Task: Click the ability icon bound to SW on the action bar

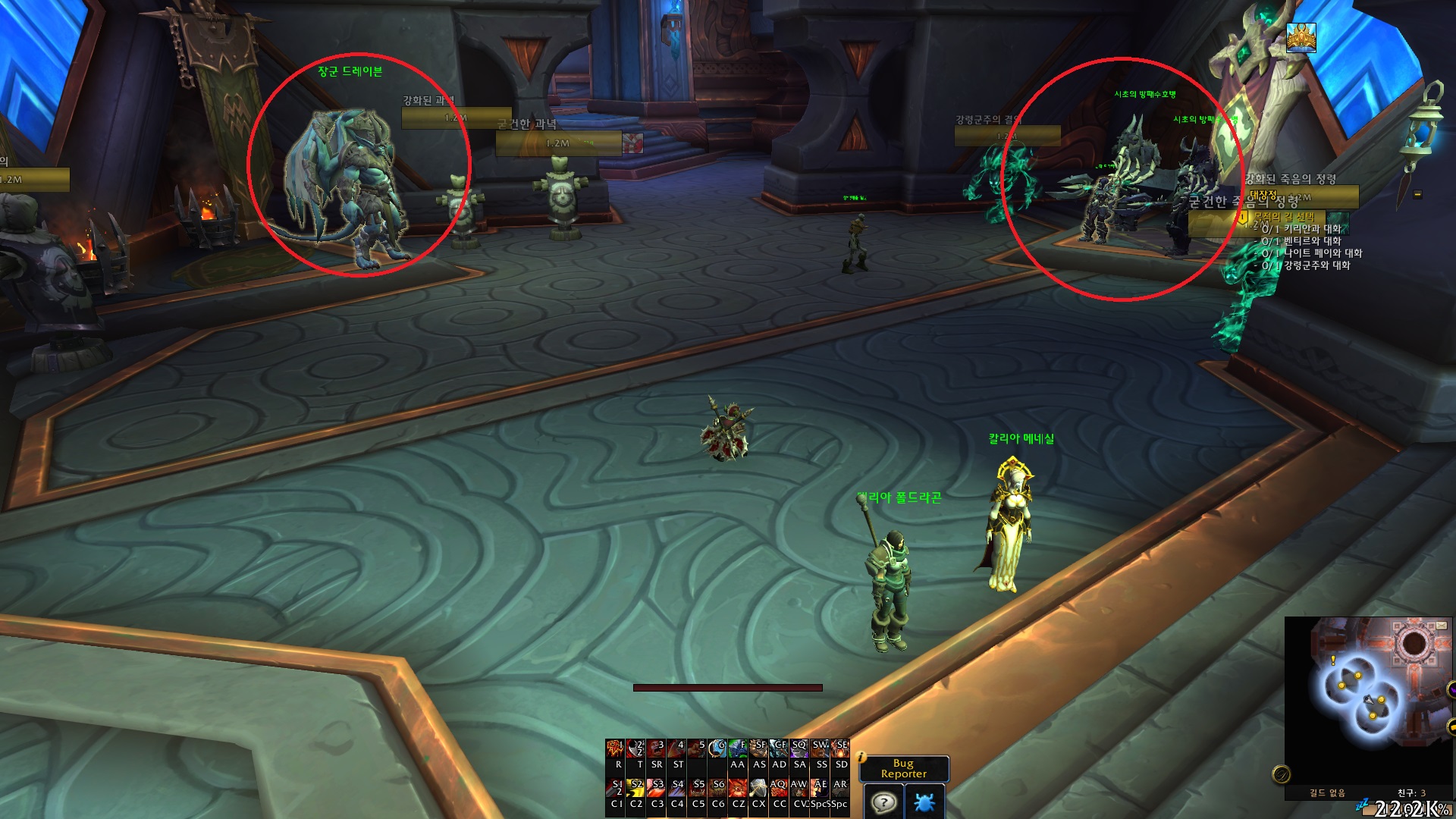Action: tap(821, 748)
